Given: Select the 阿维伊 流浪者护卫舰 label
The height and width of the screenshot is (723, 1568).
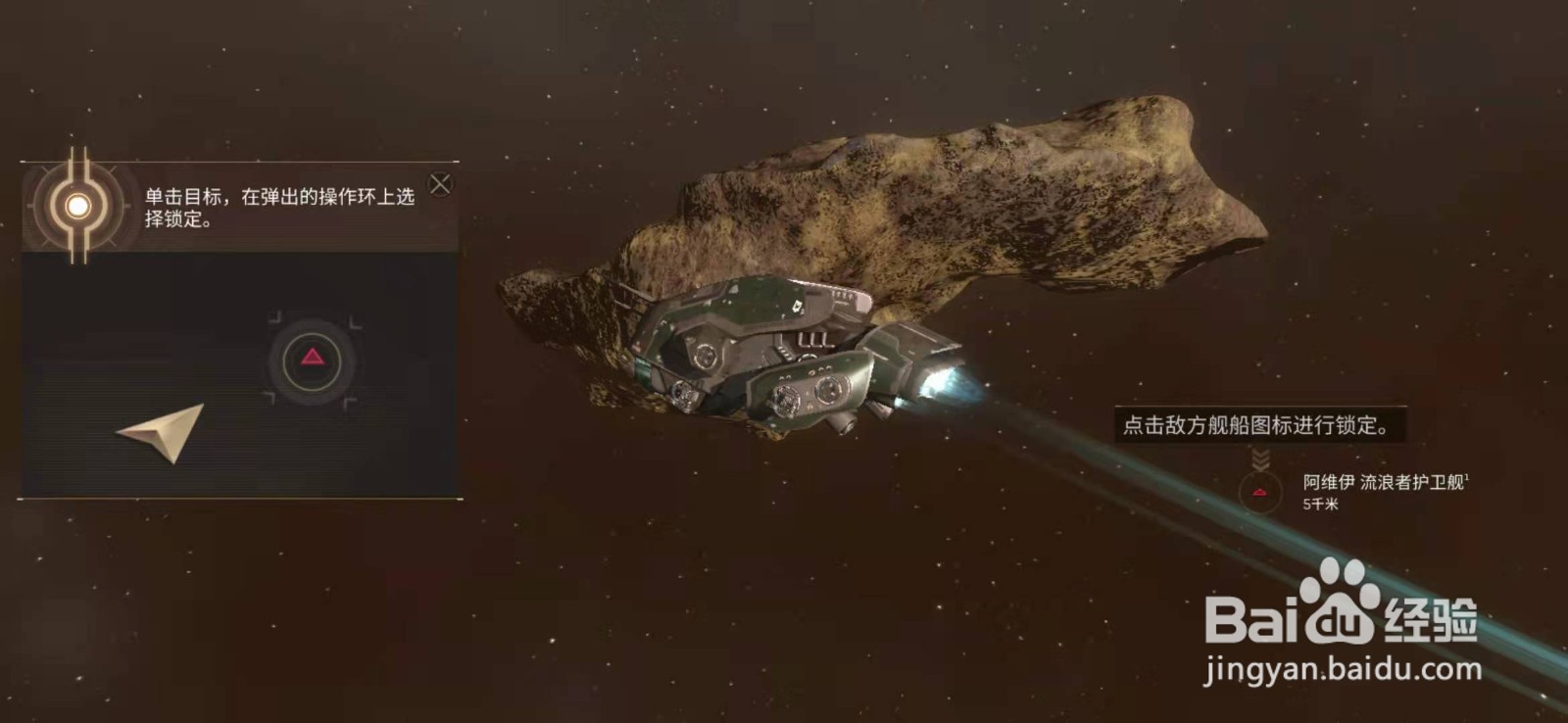Looking at the screenshot, I should tap(1384, 482).
